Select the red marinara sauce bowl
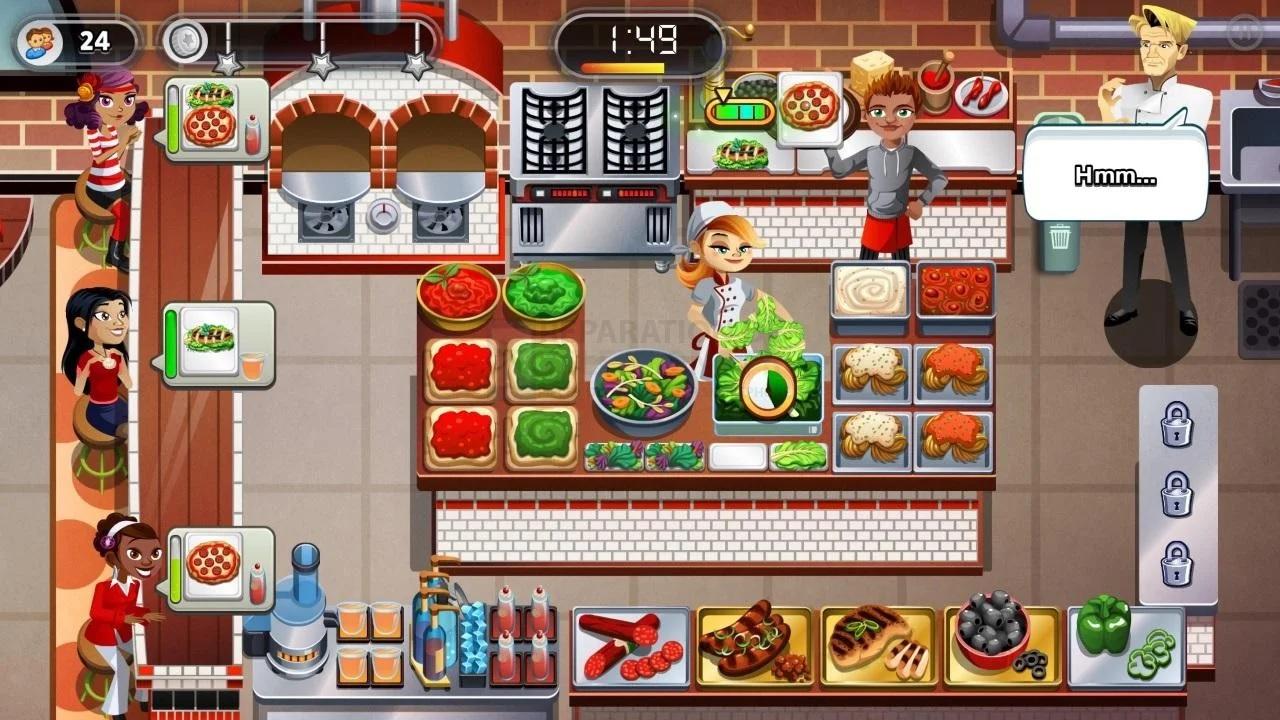The image size is (1280, 720). (x=458, y=295)
